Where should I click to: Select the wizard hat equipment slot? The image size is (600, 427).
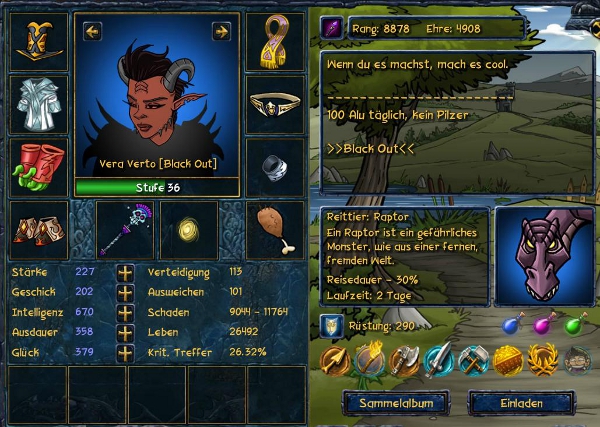[x=38, y=41]
